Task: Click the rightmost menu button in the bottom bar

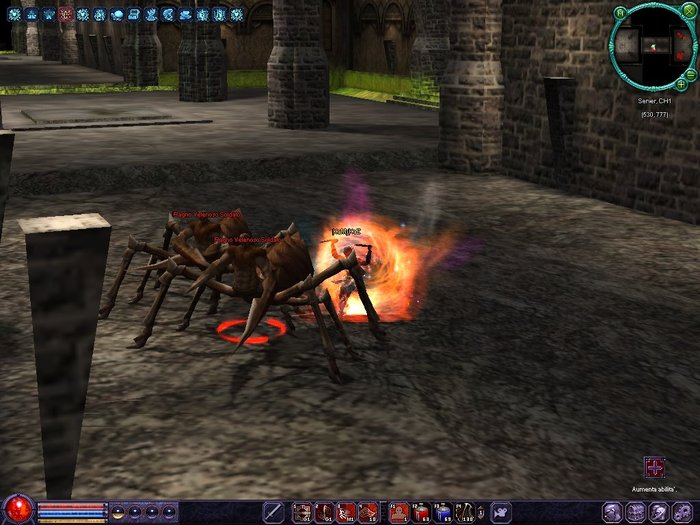Action: [683, 512]
